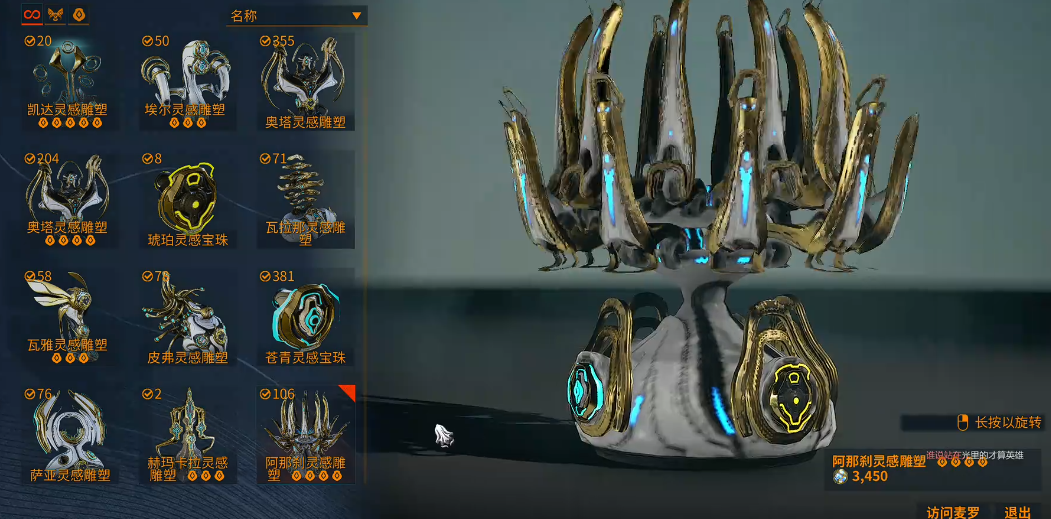The width and height of the screenshot is (1051, 519).
Task: Select the infinity 'all items' filter tab
Action: [x=31, y=15]
